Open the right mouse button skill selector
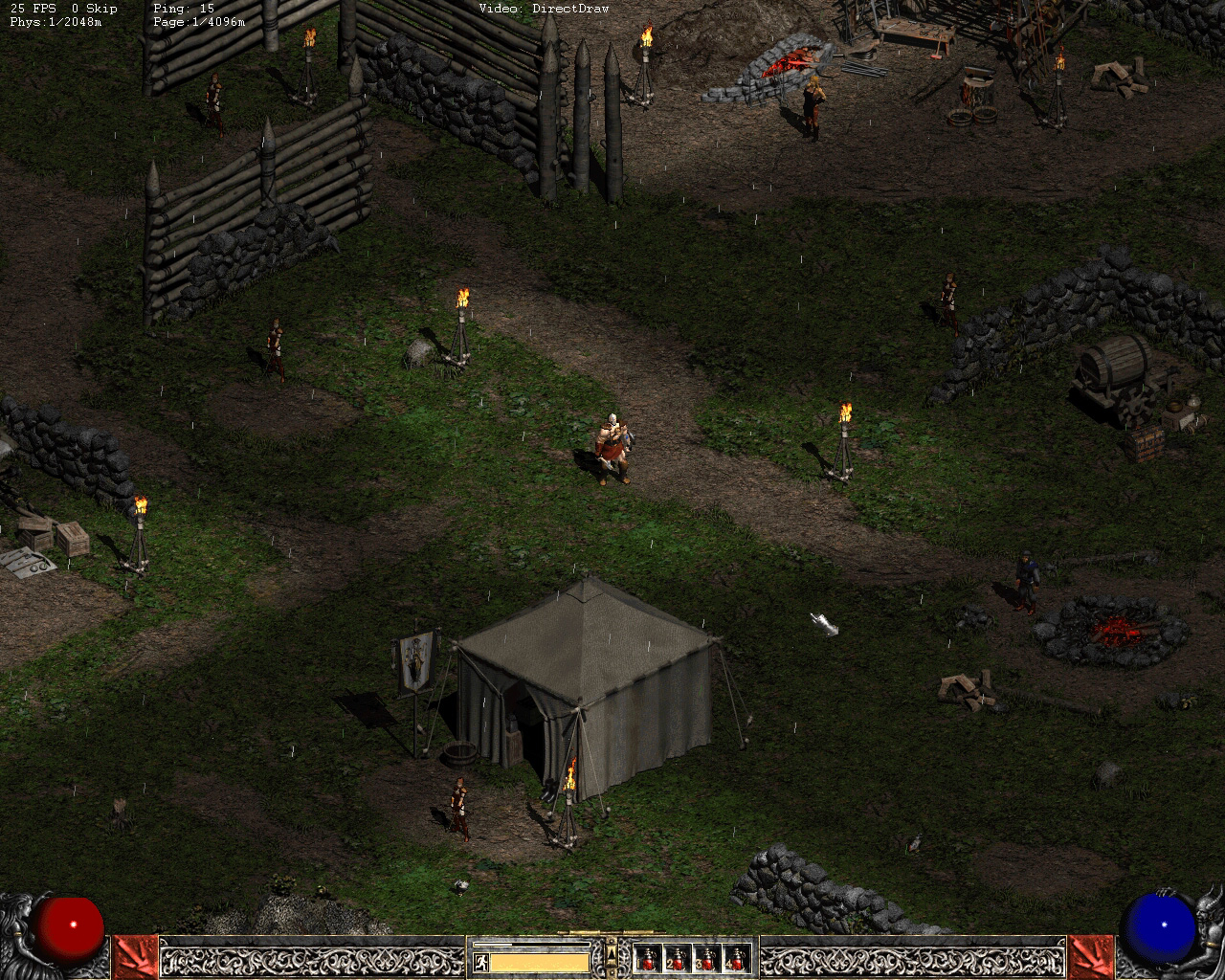The image size is (1225, 980). (1090, 956)
